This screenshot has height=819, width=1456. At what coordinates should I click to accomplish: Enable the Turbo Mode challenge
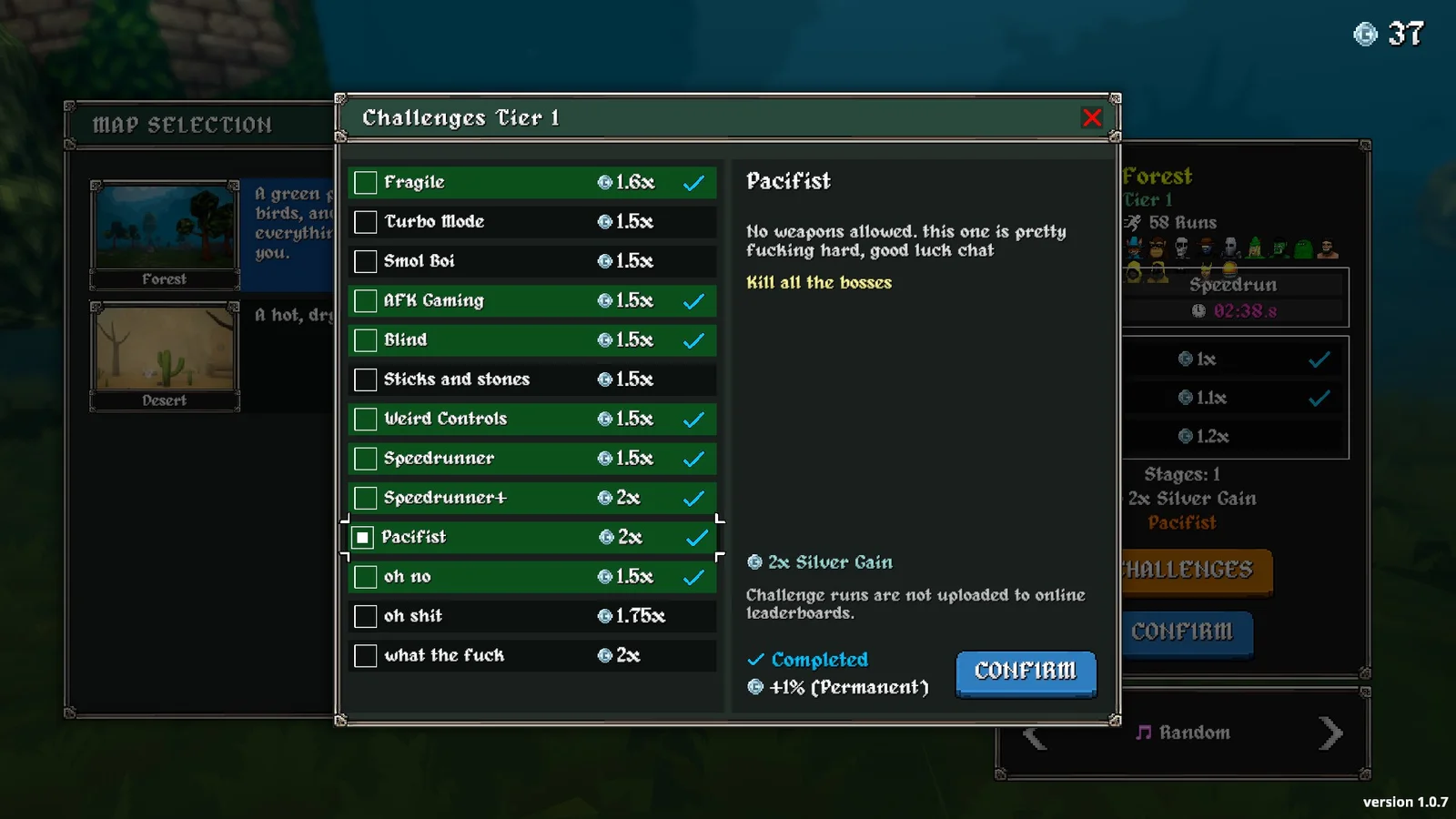point(366,222)
